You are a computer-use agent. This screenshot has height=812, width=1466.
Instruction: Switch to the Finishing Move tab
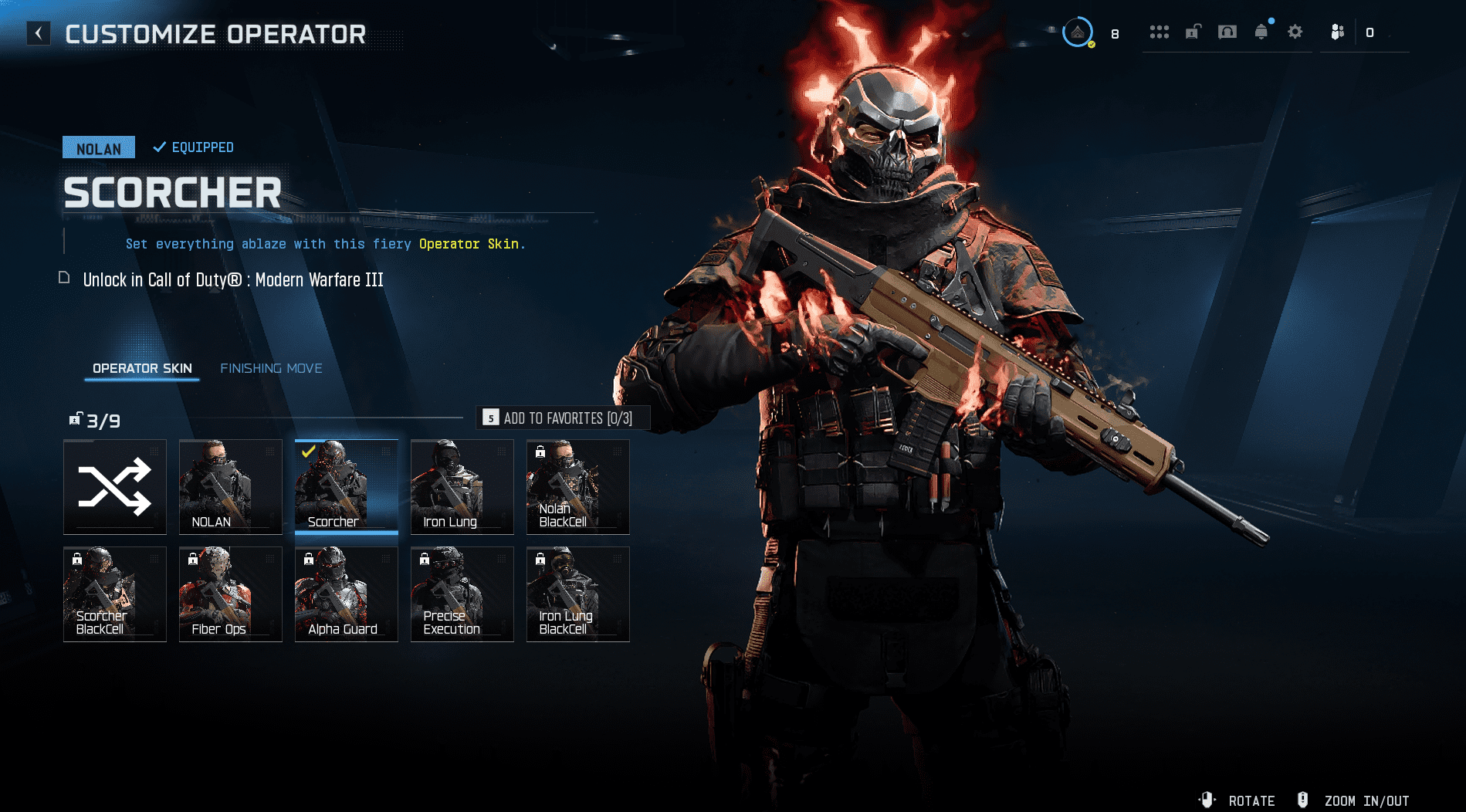[x=271, y=369]
